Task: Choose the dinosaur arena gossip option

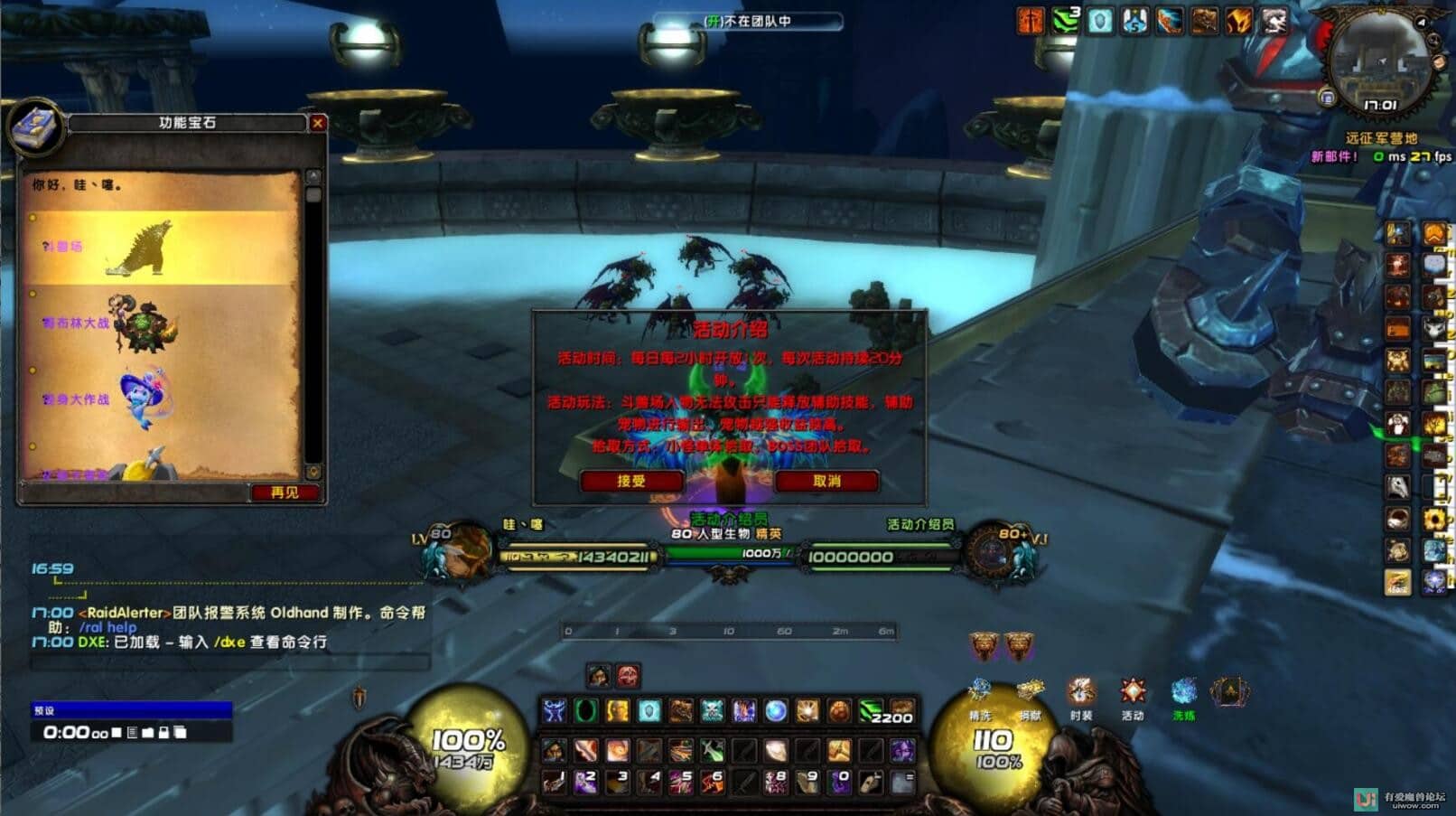Action: [135, 247]
